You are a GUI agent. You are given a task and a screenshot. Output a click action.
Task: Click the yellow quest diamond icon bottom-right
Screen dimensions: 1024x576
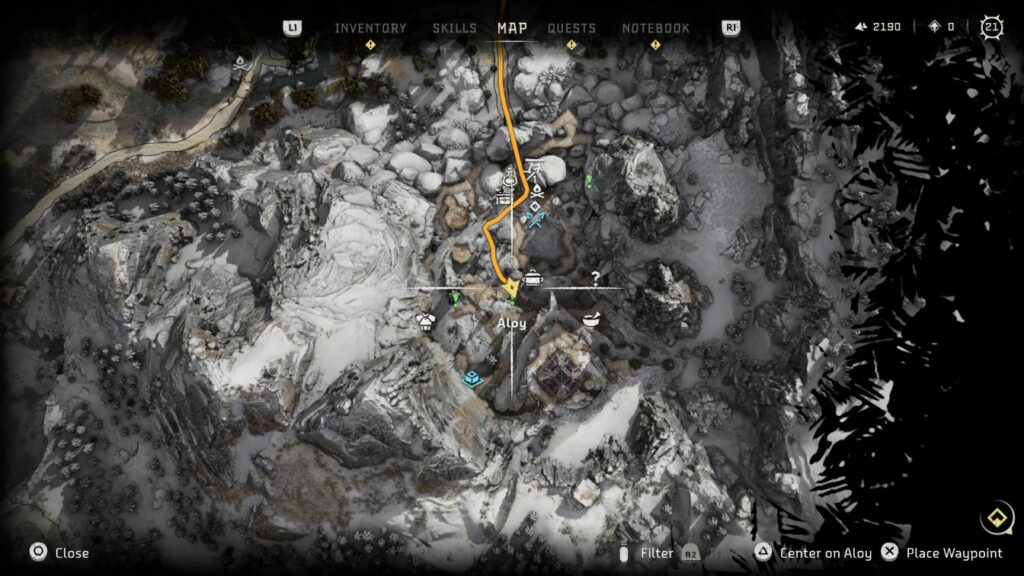point(995,518)
